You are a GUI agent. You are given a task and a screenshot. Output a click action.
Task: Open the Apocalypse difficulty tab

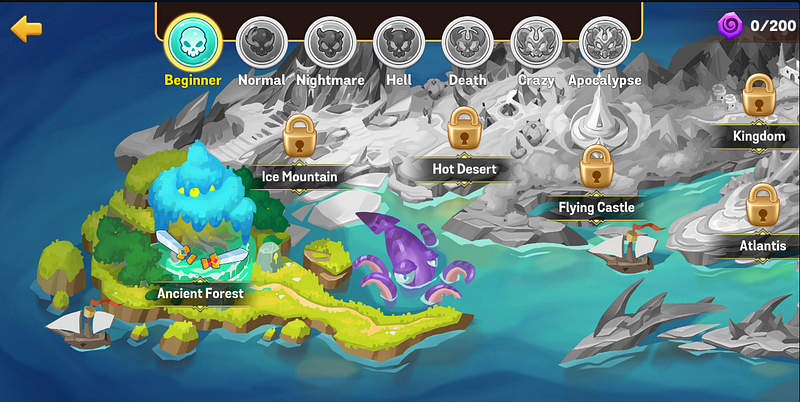[x=604, y=43]
